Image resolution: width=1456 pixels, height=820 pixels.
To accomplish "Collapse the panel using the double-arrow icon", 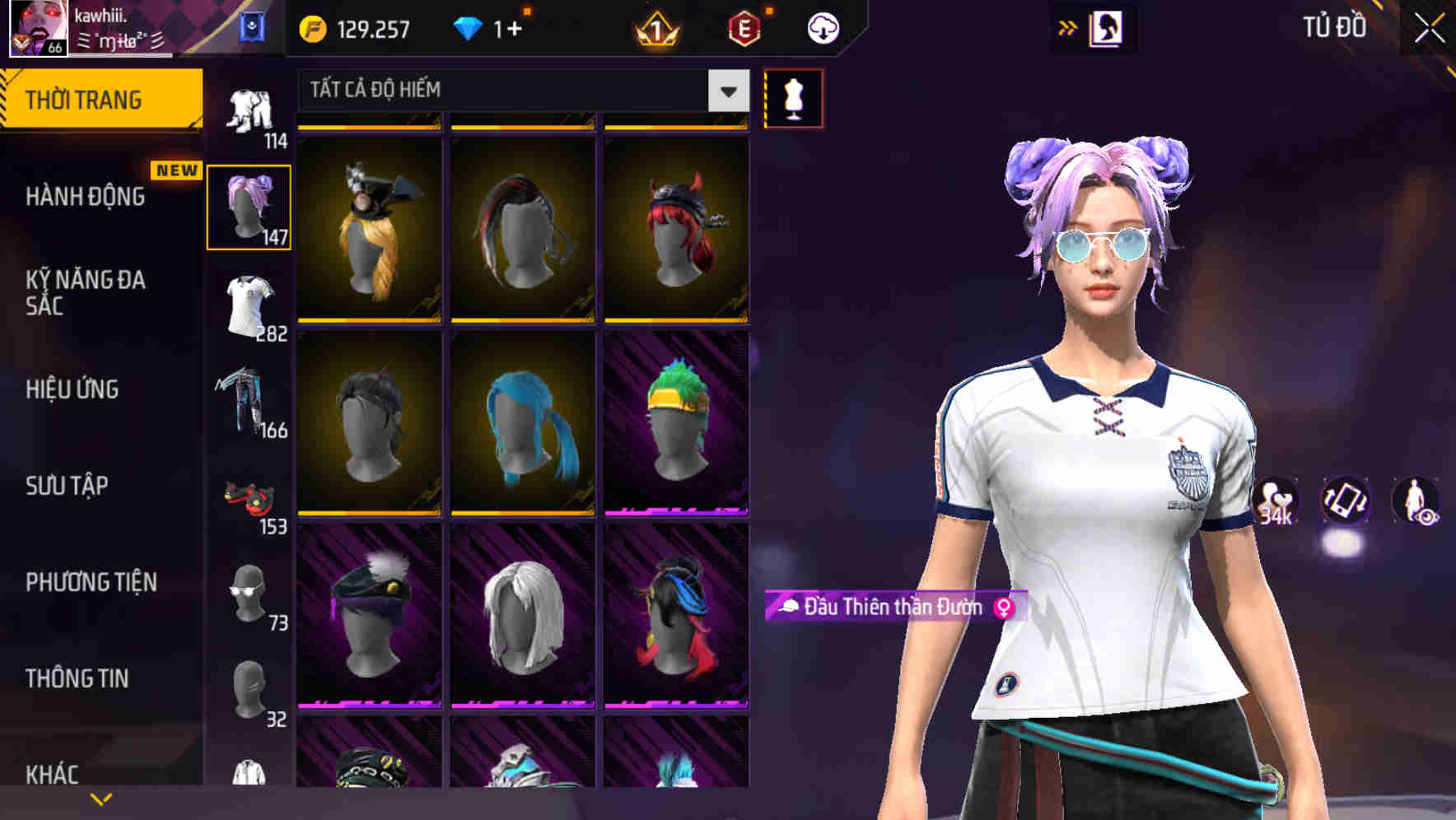I will 1068,26.
